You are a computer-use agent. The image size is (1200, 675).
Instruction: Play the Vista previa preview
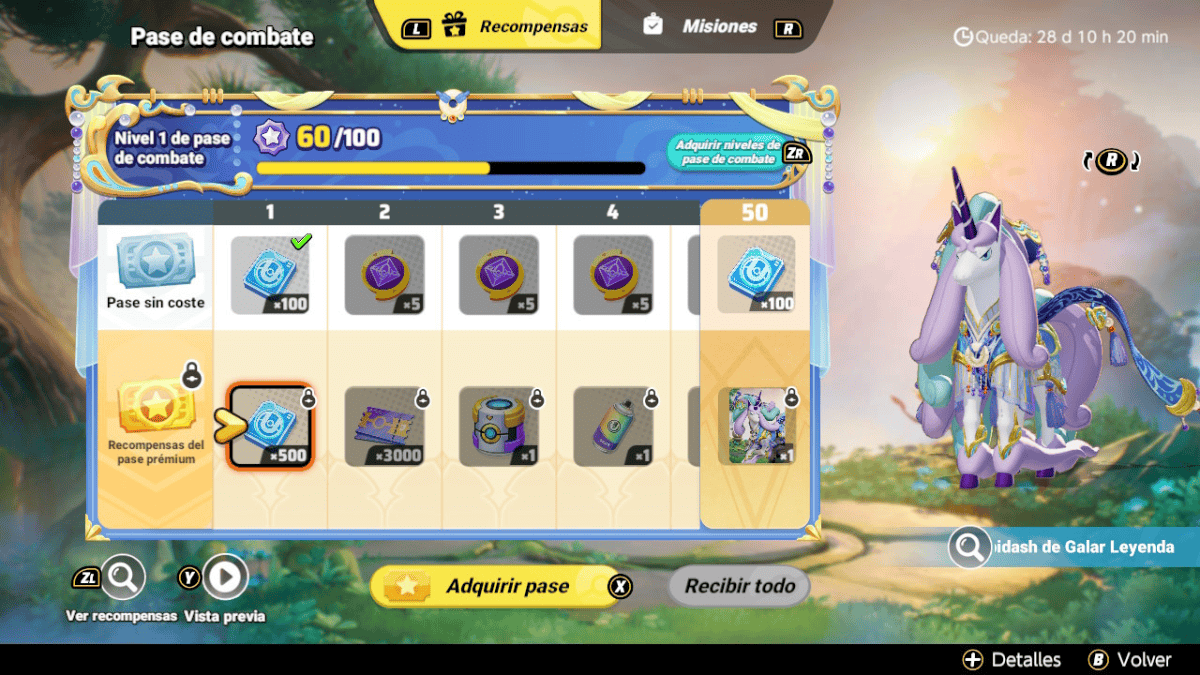[x=226, y=577]
